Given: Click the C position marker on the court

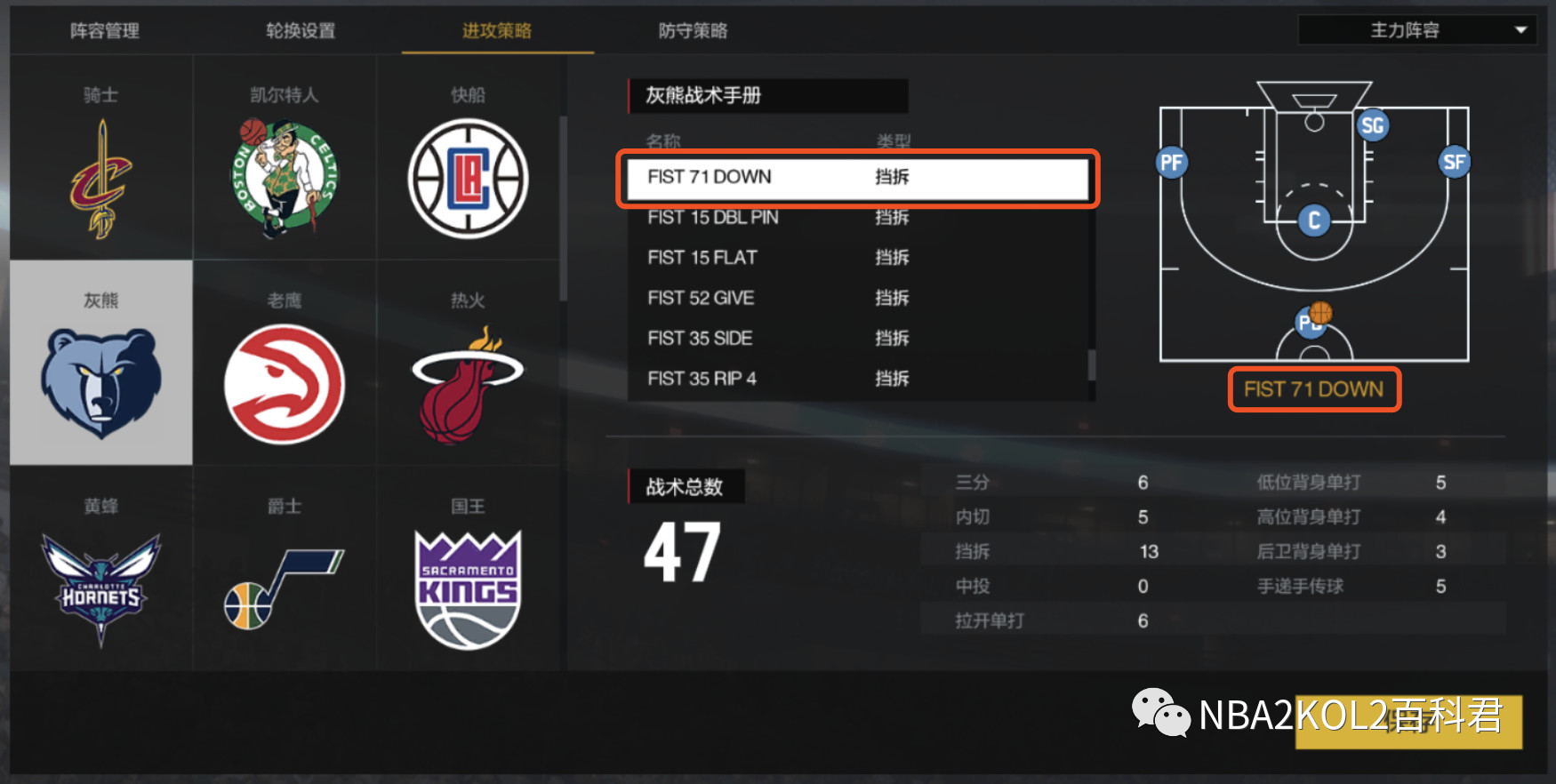Looking at the screenshot, I should [x=1313, y=220].
